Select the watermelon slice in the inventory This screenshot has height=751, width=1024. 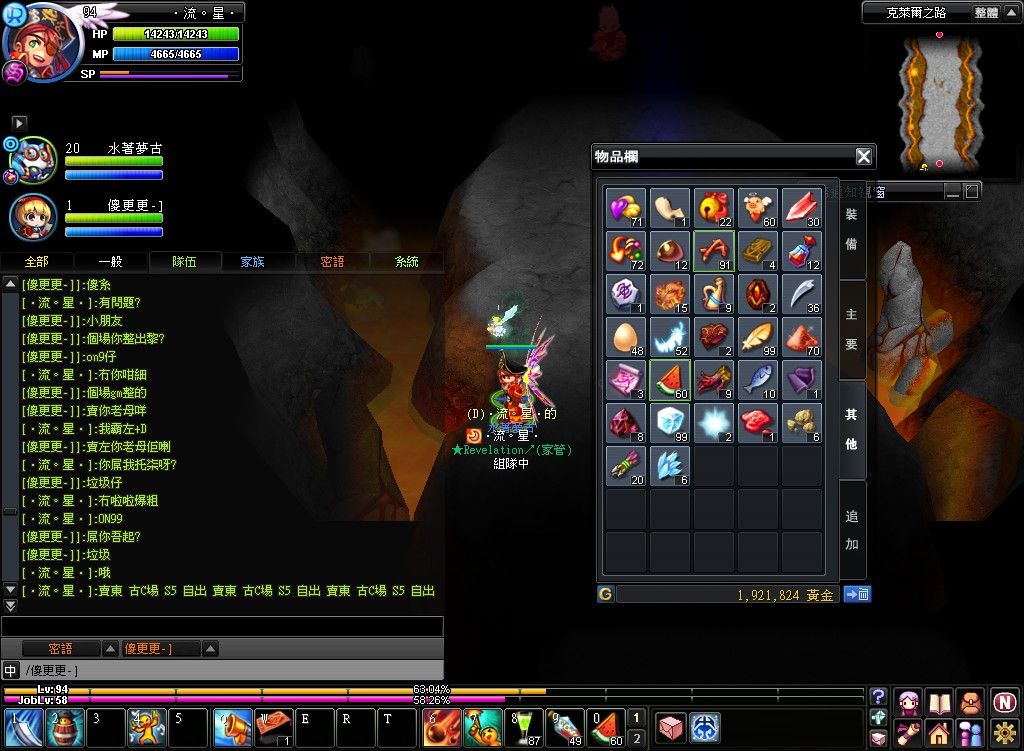670,381
